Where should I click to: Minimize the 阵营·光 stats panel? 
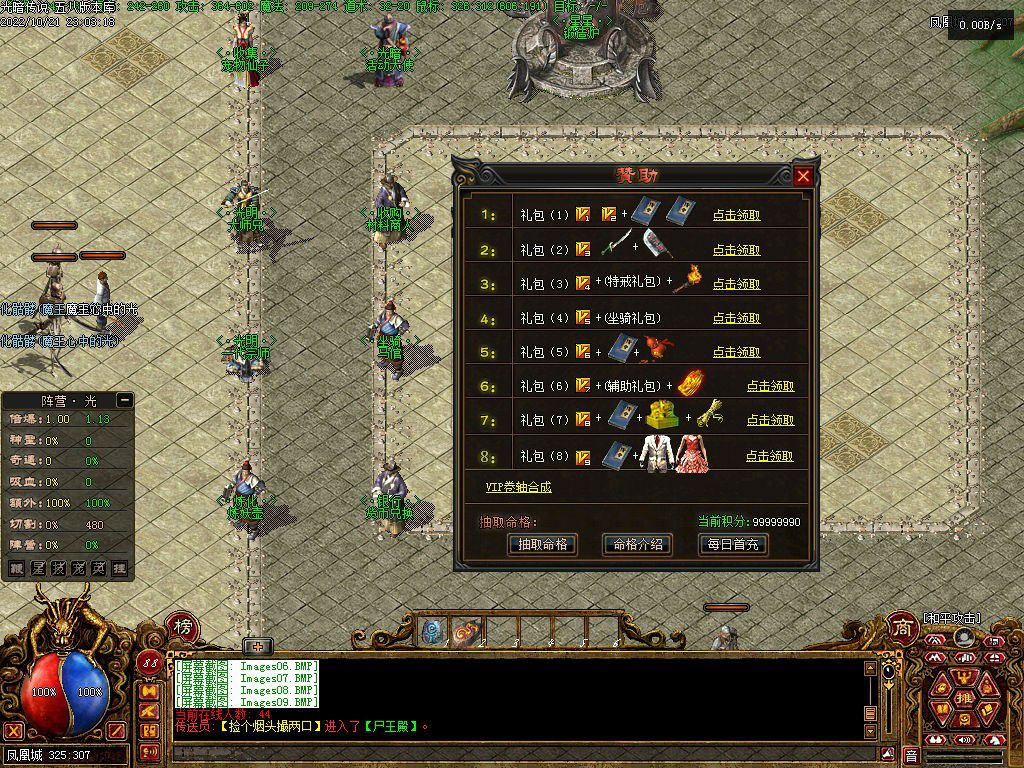[124, 400]
